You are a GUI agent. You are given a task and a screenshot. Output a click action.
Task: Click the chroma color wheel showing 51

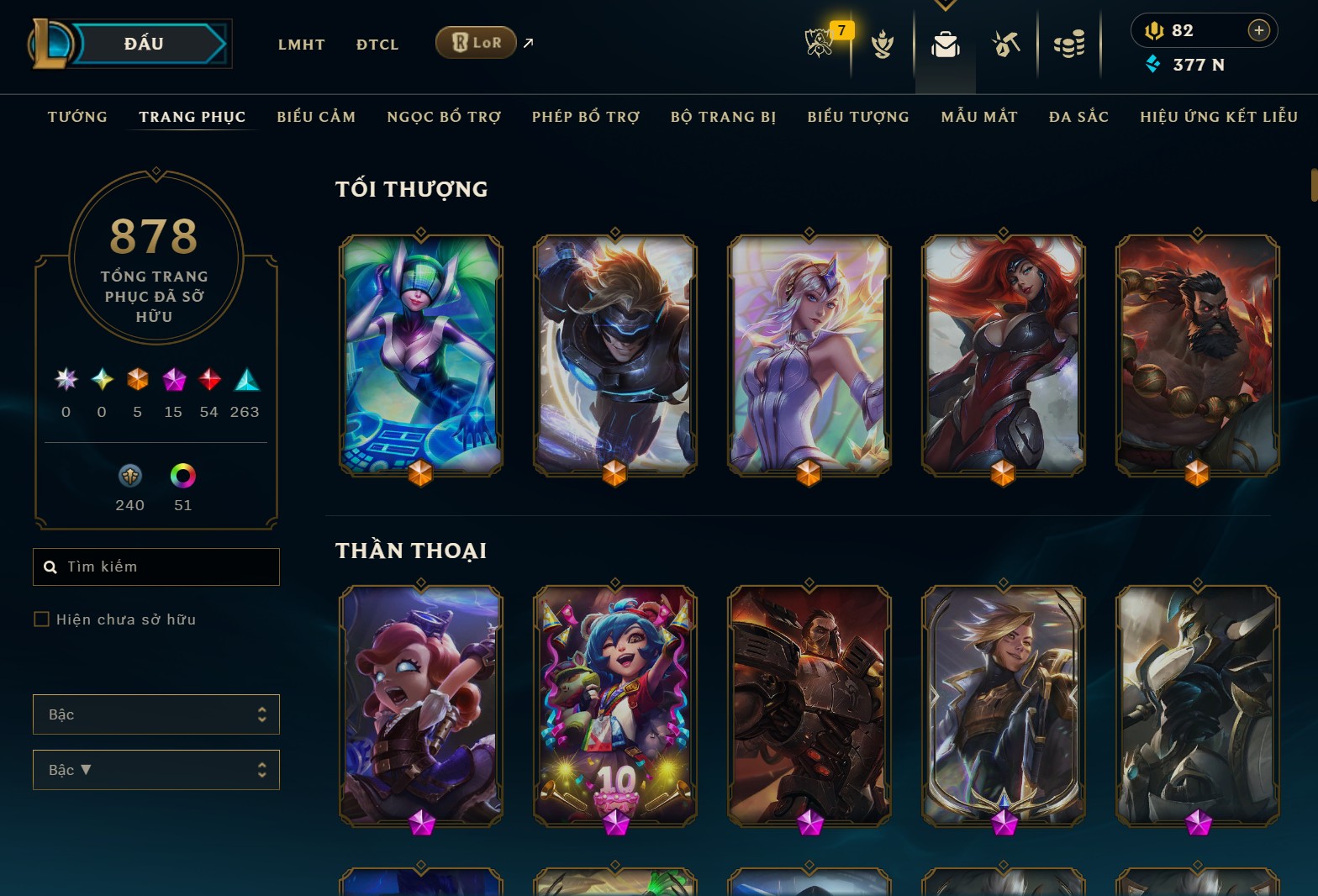[182, 477]
